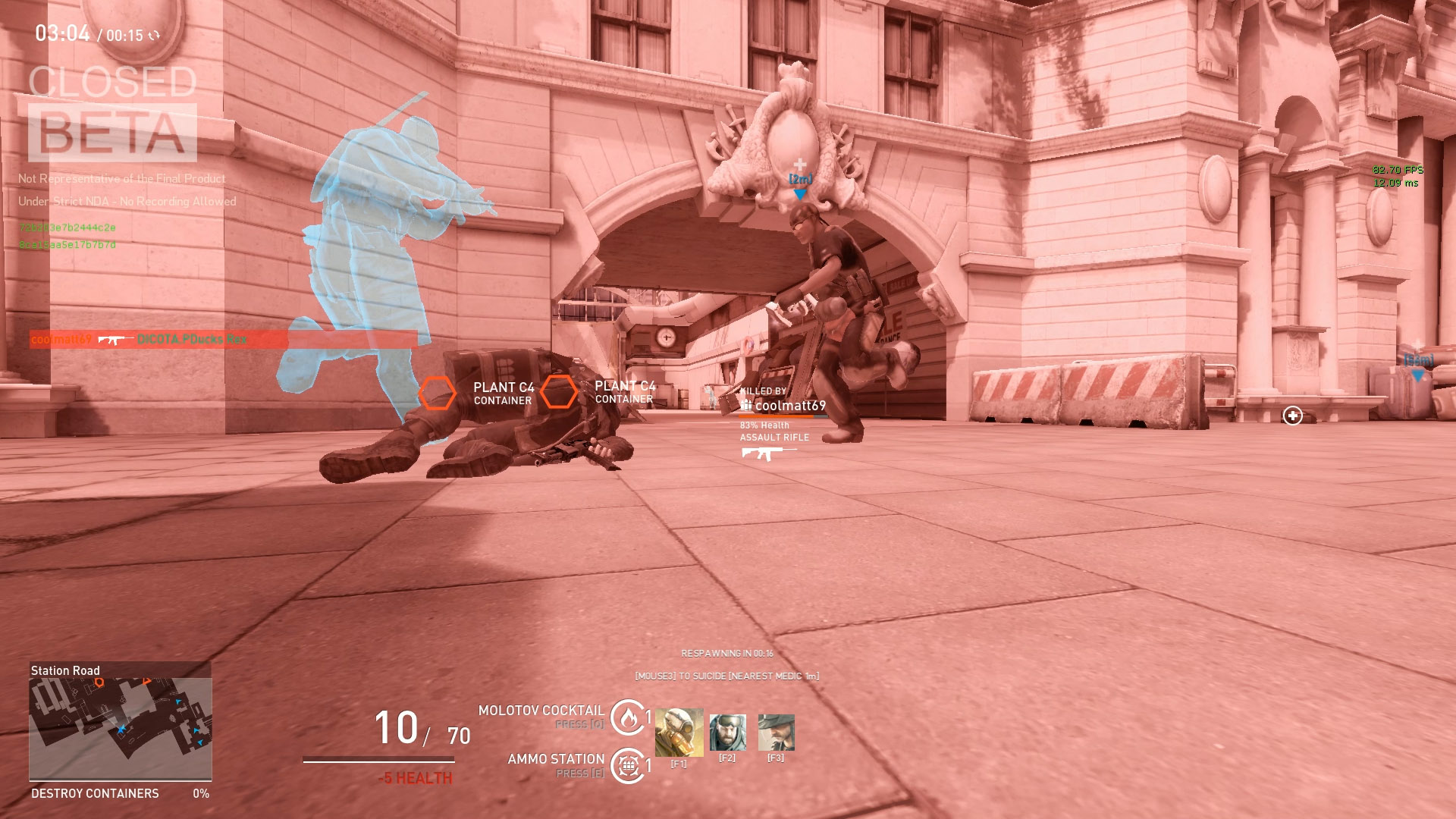
Task: Select the Ammo Station ability icon
Action: (x=628, y=766)
